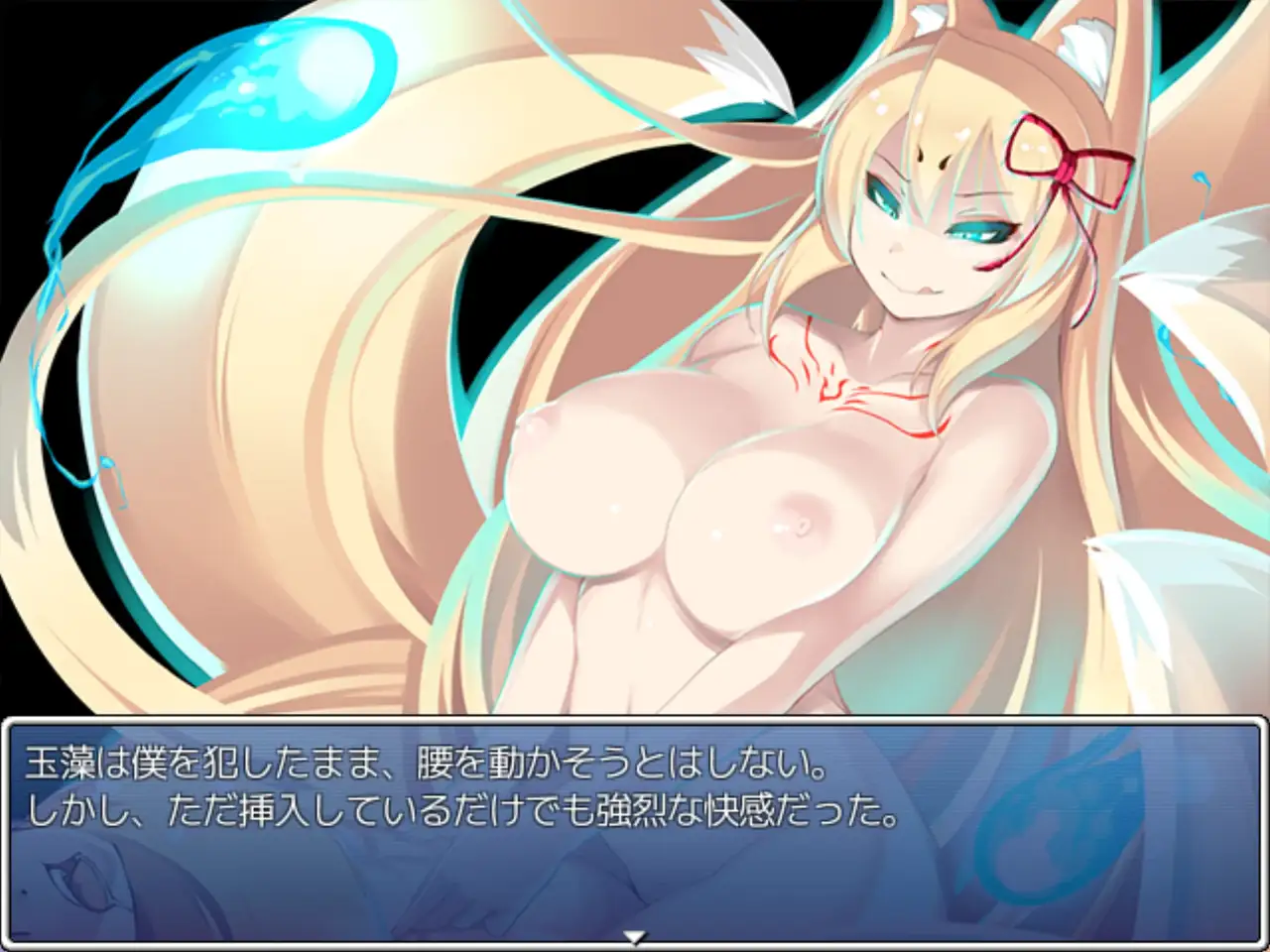Click the dialogue continue arrow
Screen dimensions: 1270x952
[x=635, y=935]
